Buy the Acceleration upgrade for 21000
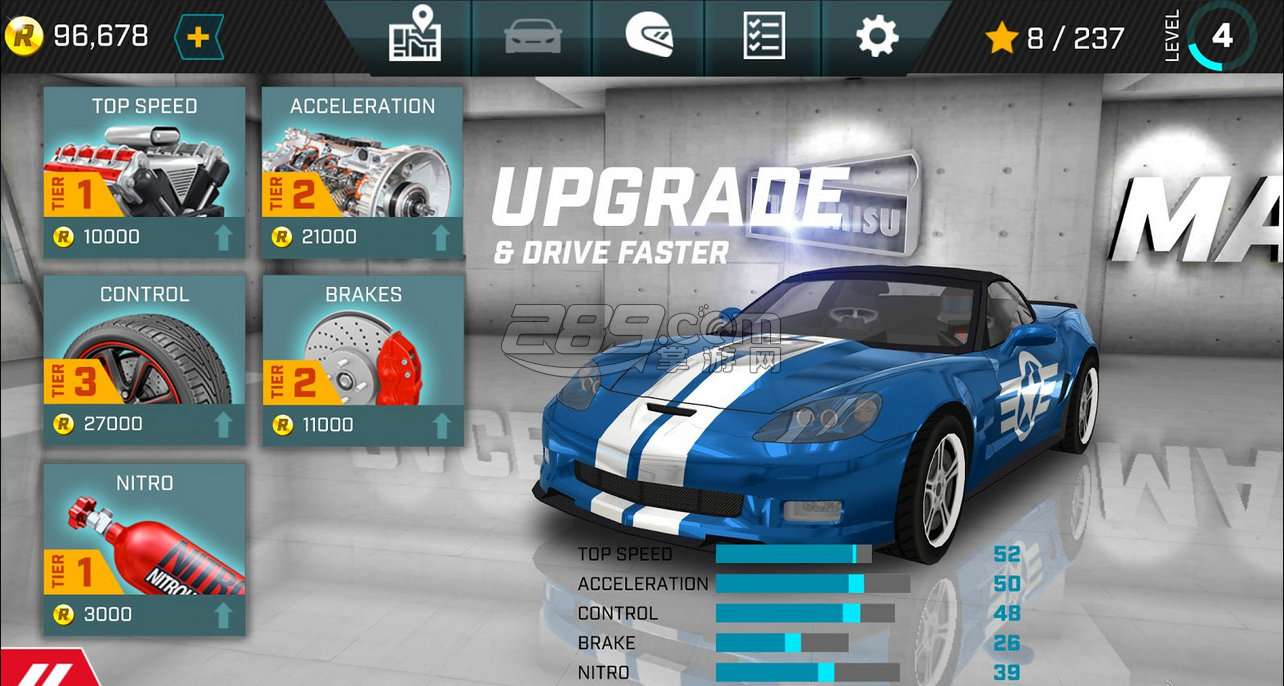1284x686 pixels. [362, 172]
